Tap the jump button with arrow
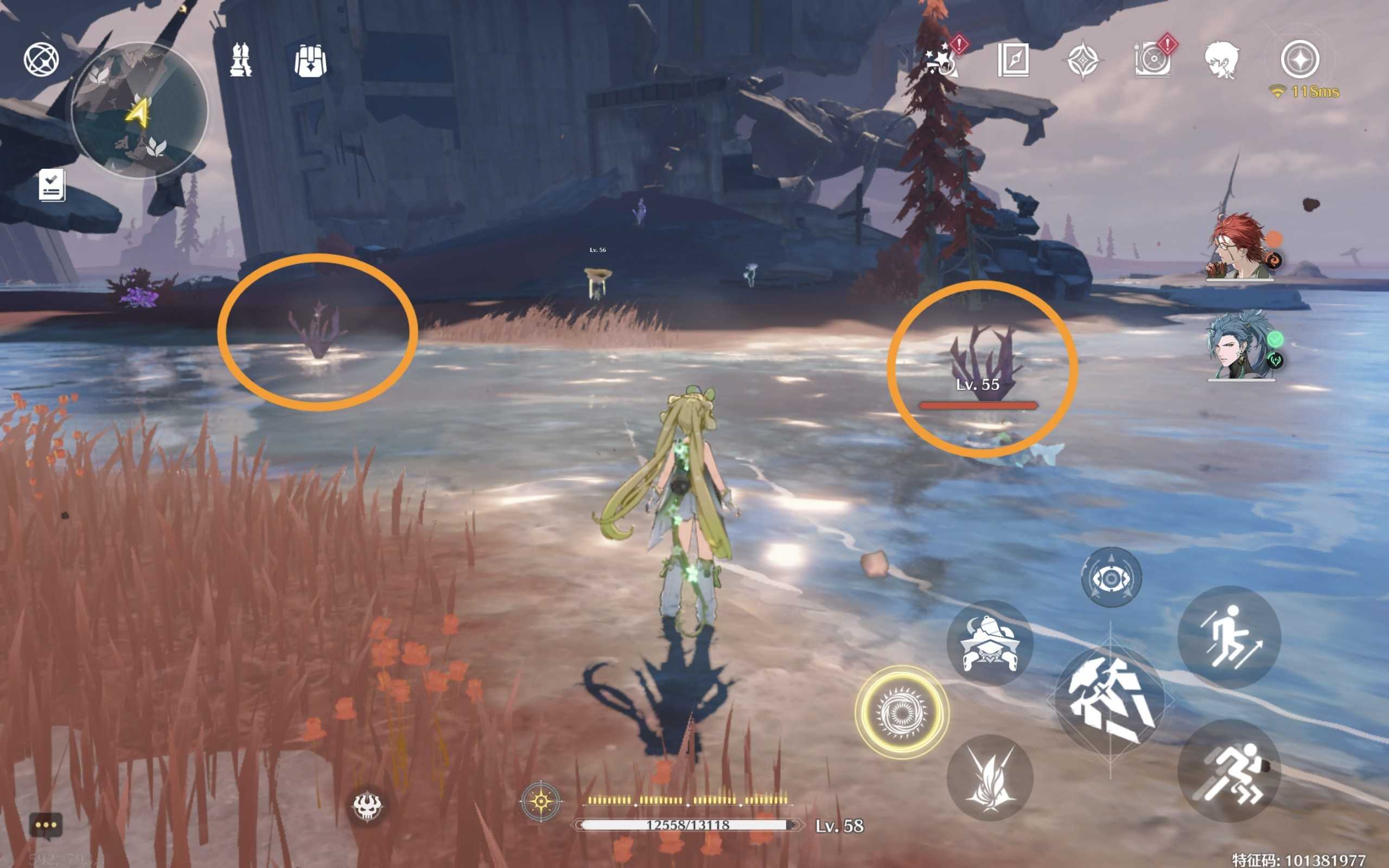 (1229, 637)
